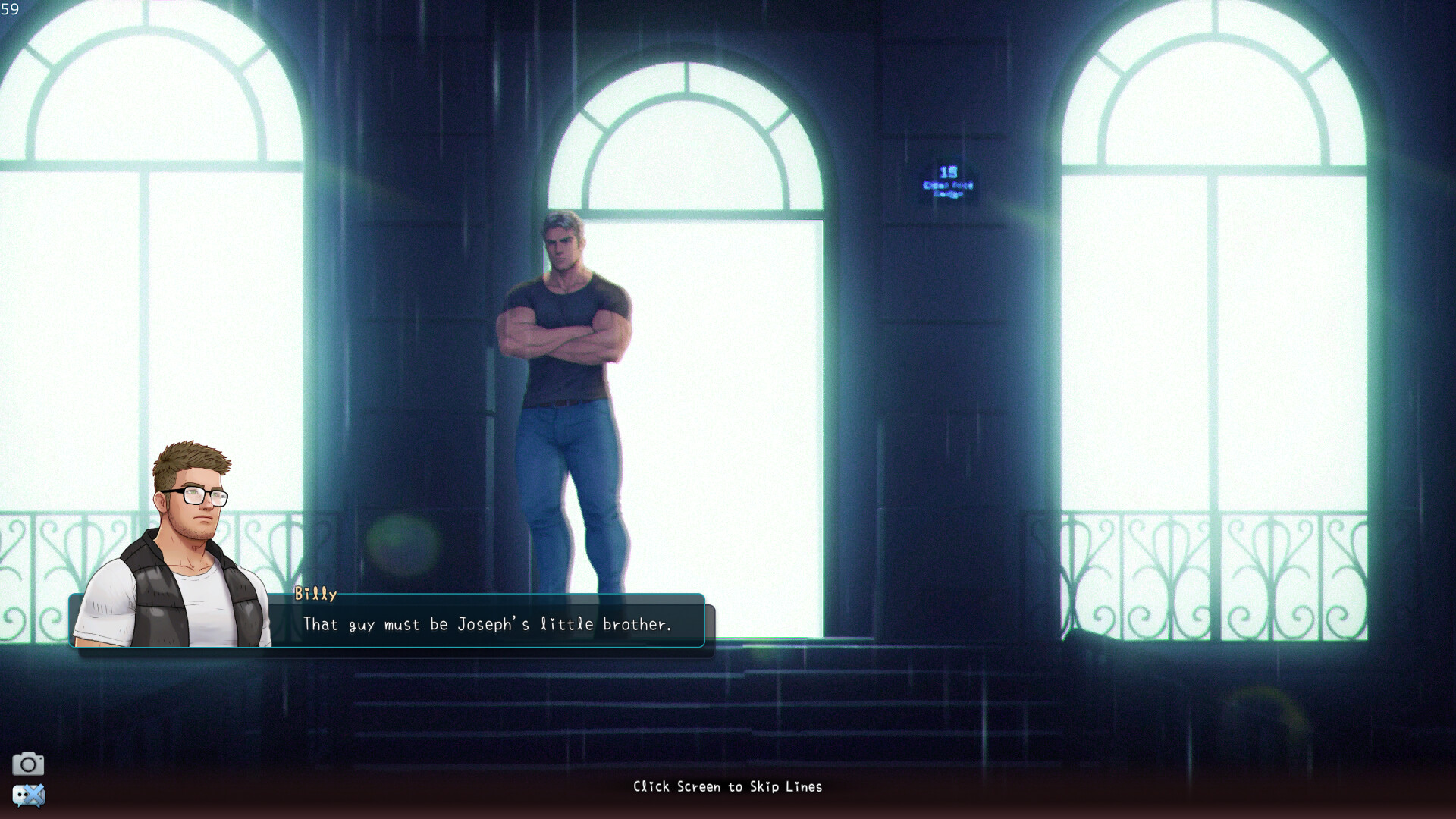1456x819 pixels.
Task: Click the number 59 counter top-left
Action: pos(10,11)
